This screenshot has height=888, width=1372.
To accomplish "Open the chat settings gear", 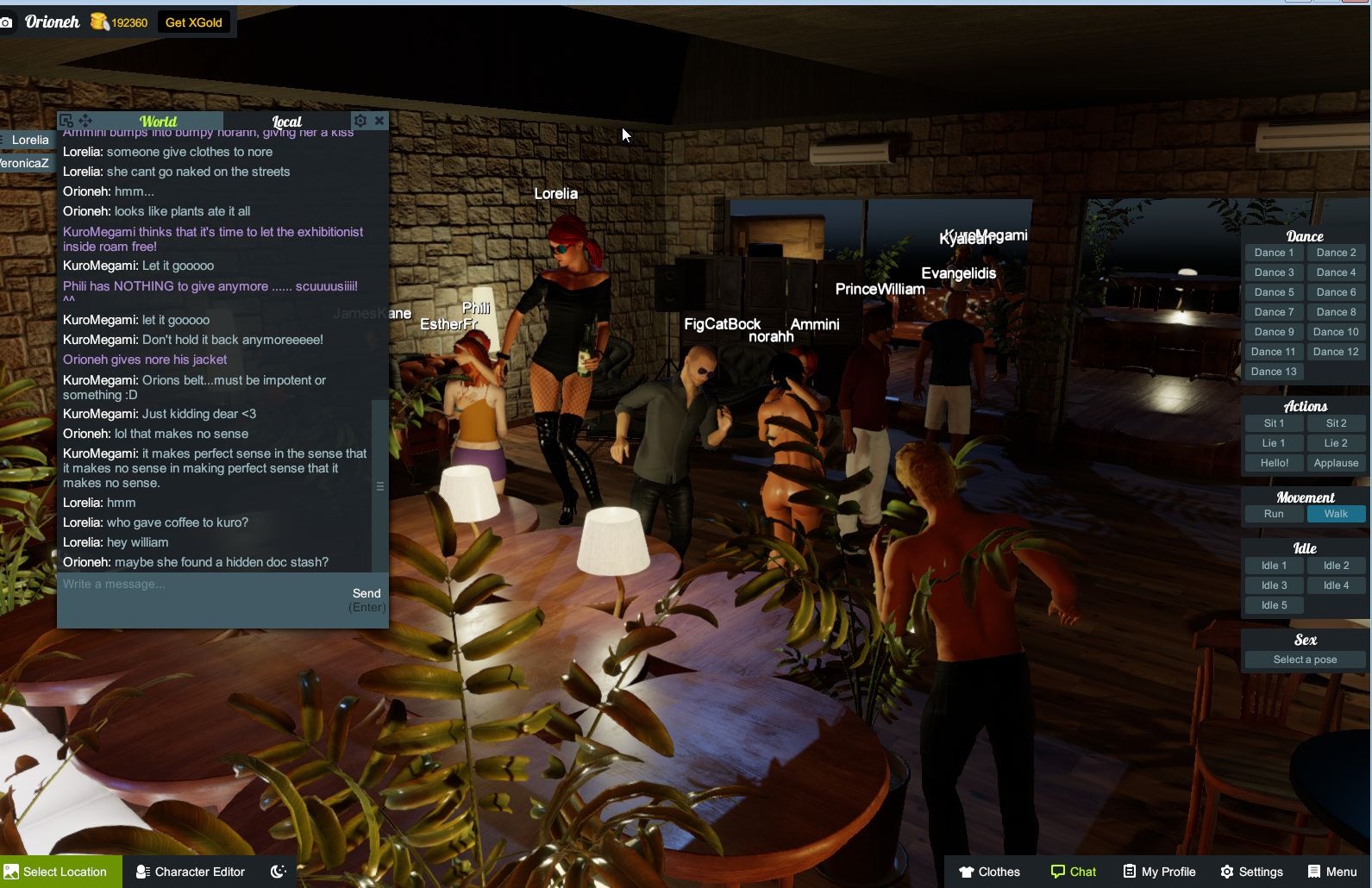I will pos(360,120).
